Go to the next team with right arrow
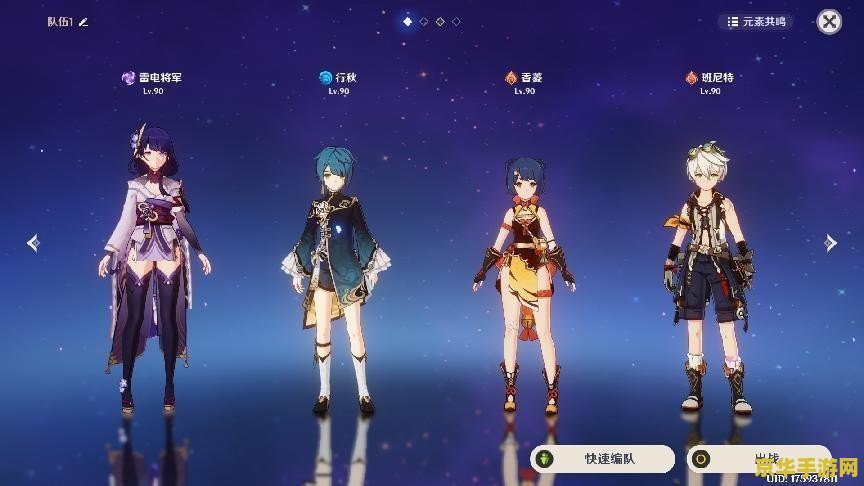Screen dimensions: 864x486 click(x=830, y=242)
